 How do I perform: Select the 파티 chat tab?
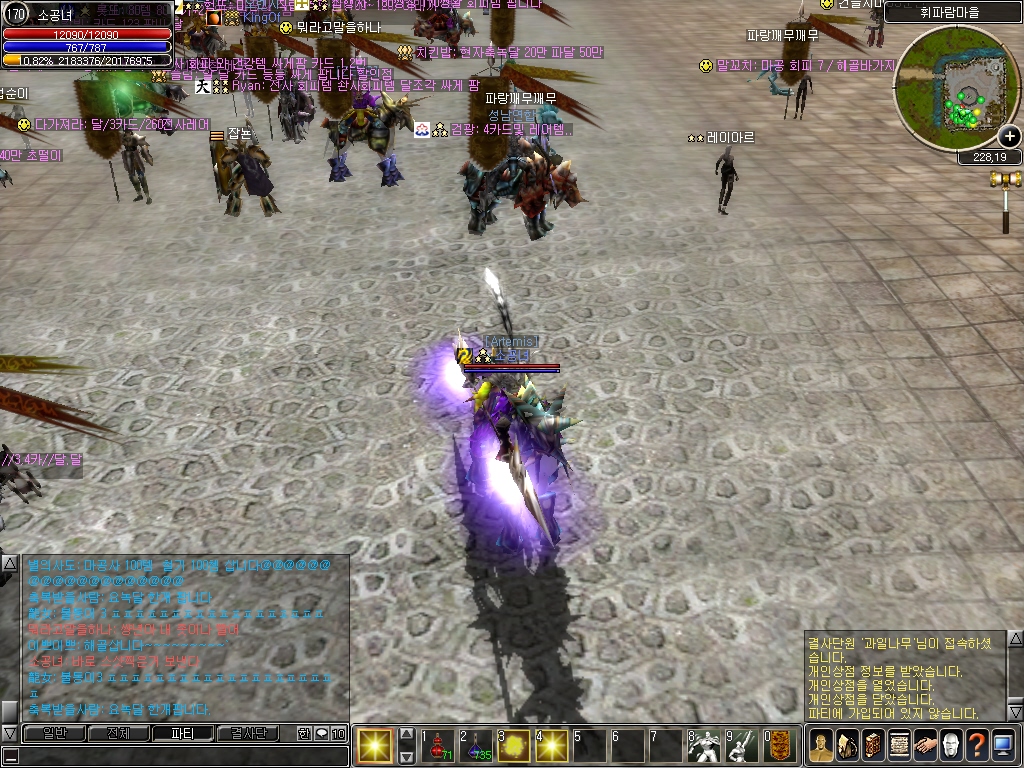[x=182, y=733]
